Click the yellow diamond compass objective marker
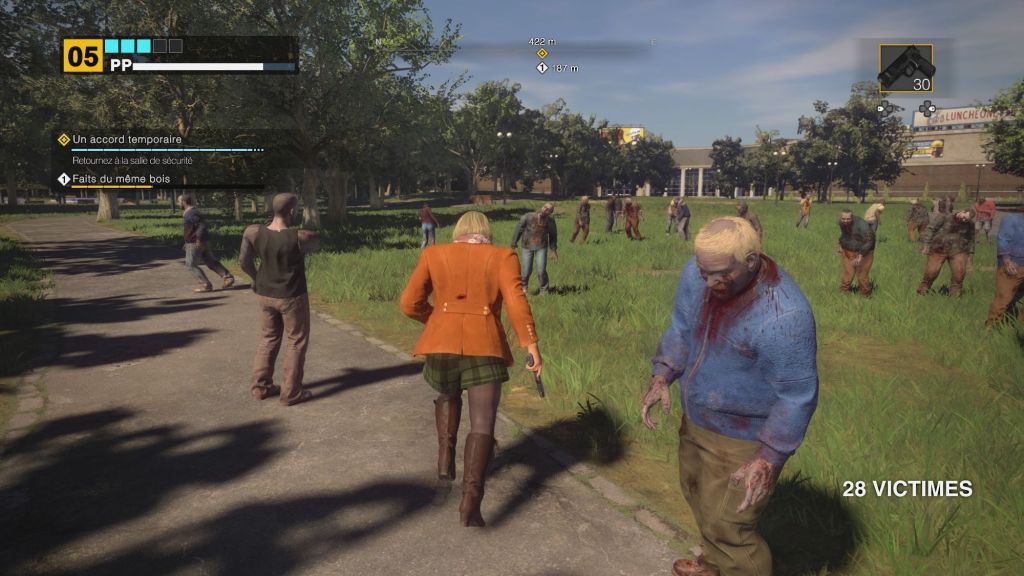1024x576 pixels. [542, 53]
